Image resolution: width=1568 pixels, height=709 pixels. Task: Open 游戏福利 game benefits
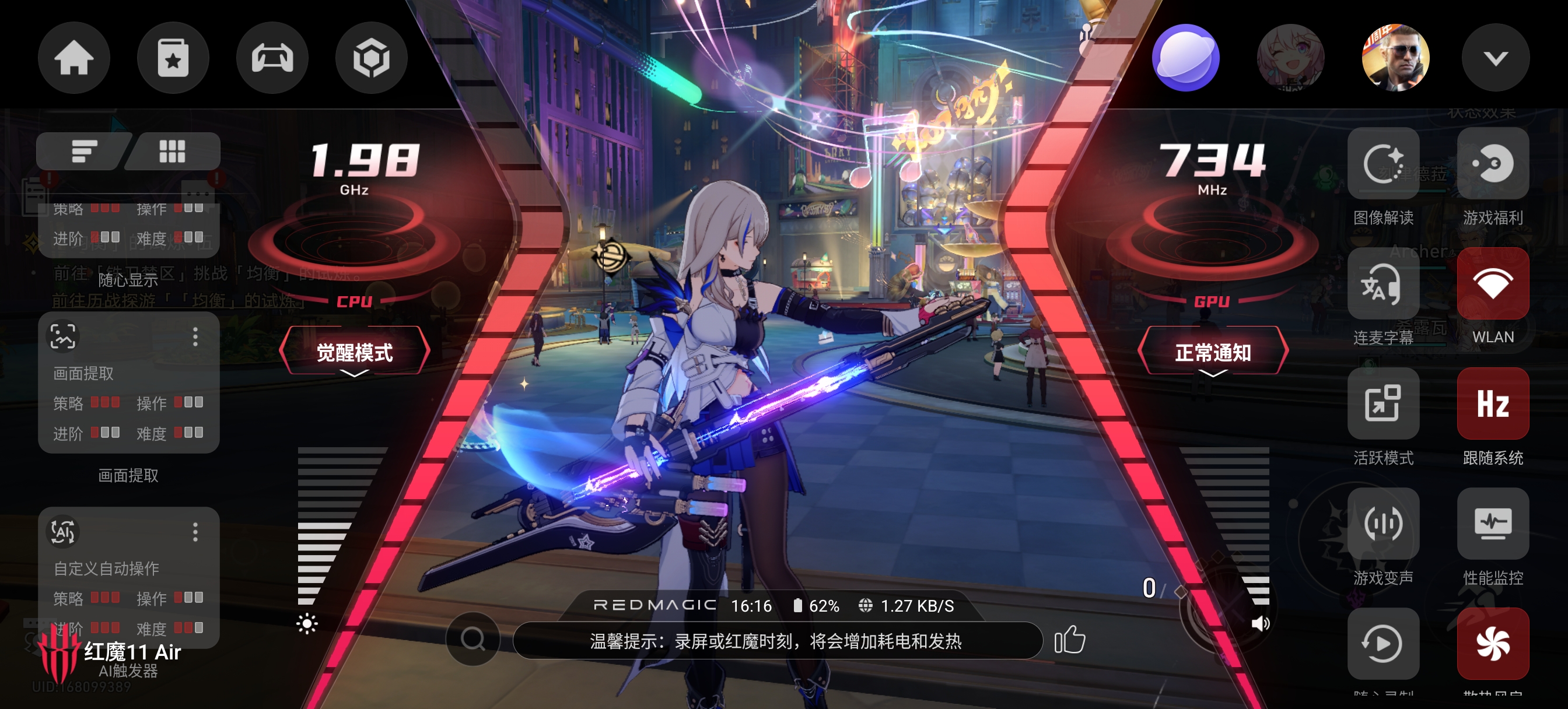pos(1493,164)
